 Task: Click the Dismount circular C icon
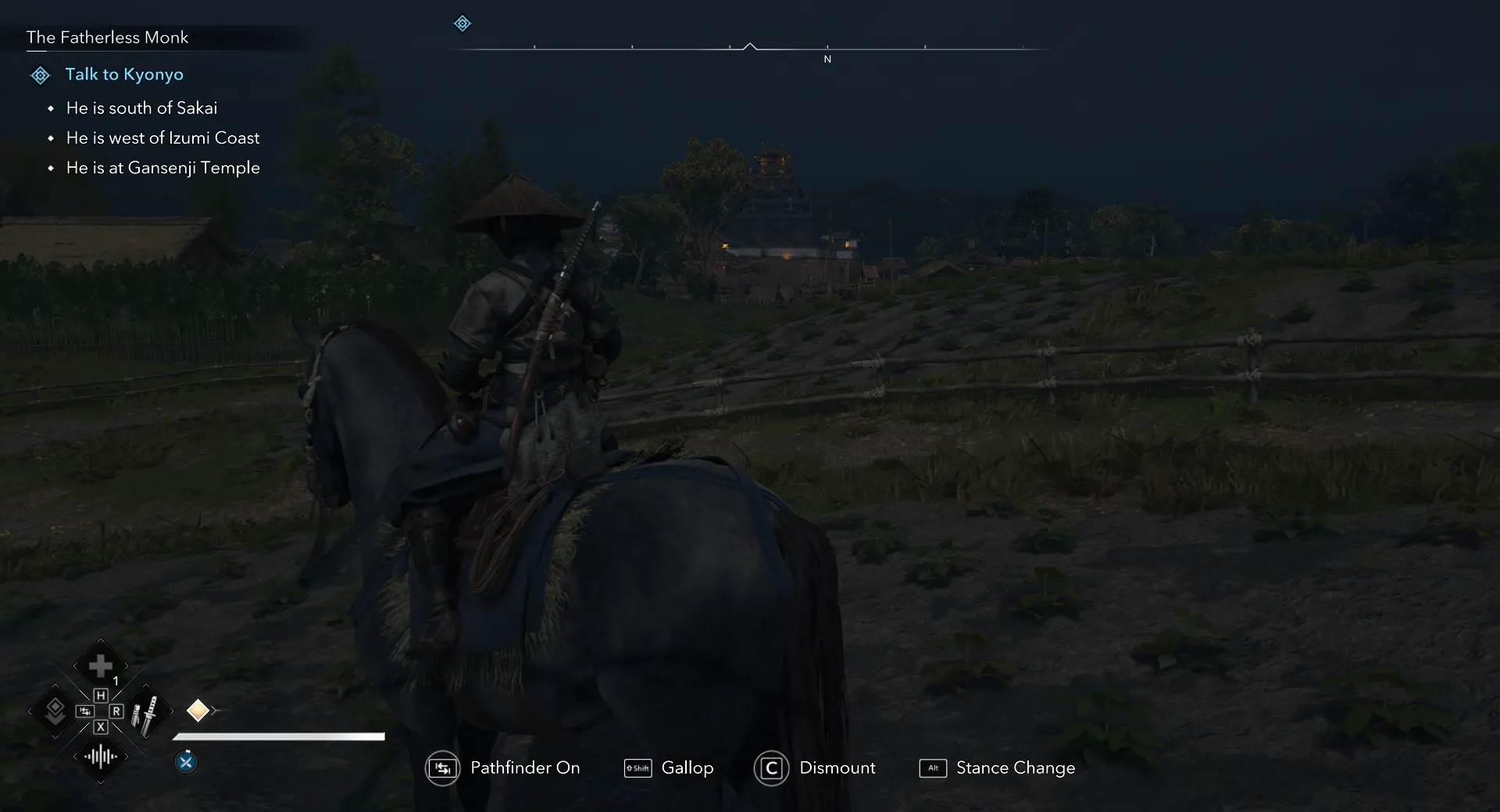[771, 767]
